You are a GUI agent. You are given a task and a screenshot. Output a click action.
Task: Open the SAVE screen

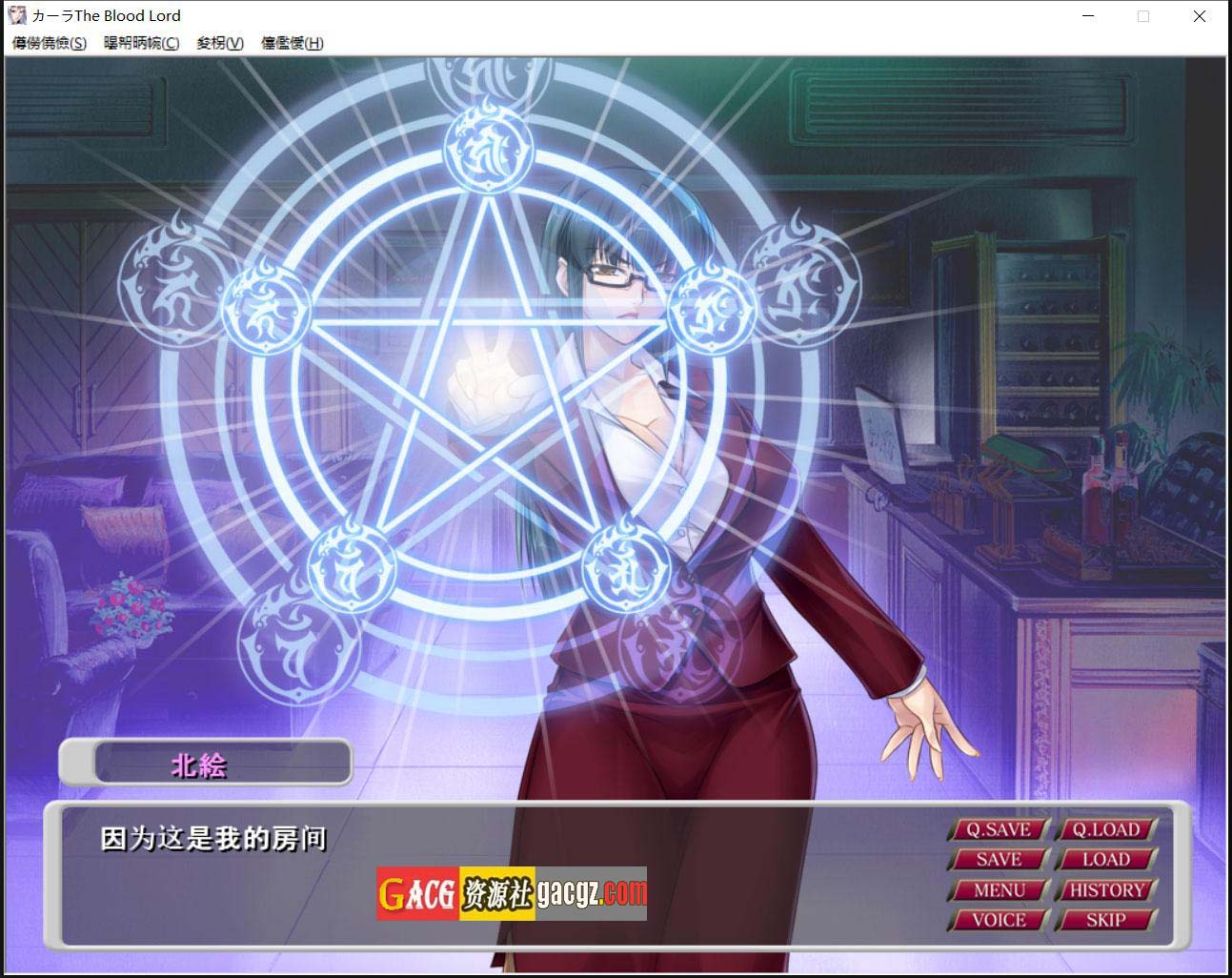pos(998,860)
